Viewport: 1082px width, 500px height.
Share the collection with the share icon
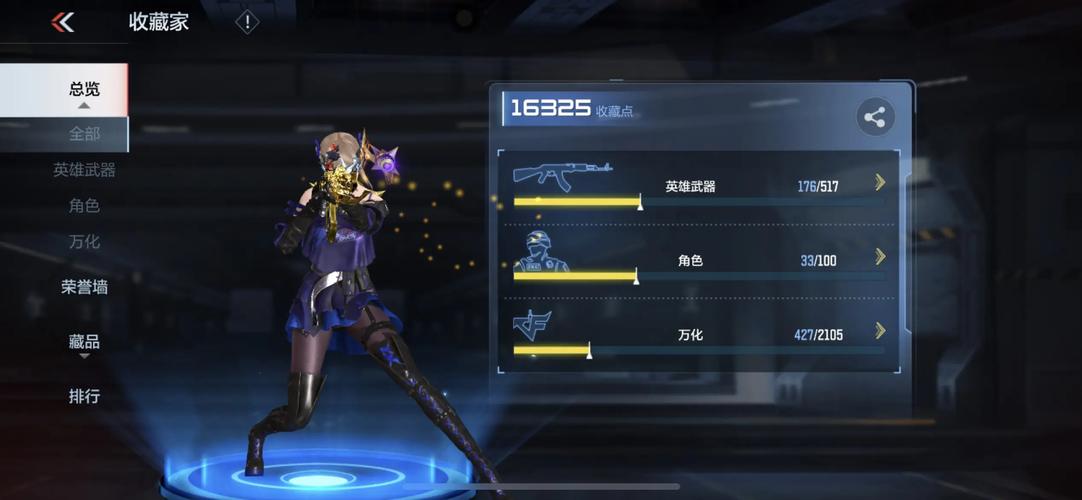875,118
